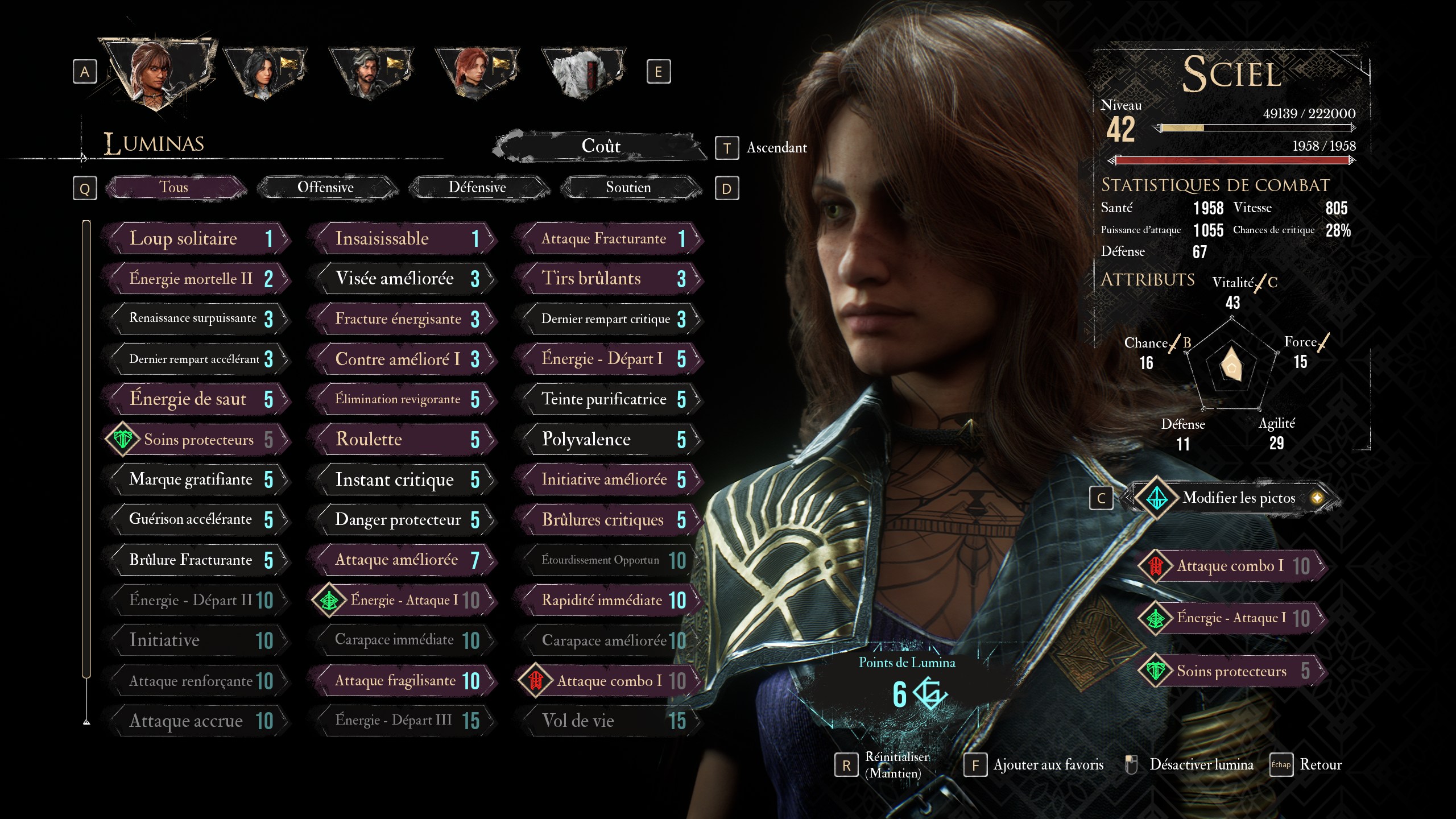1456x819 pixels.
Task: Select the Défensive category tab
Action: pyautogui.click(x=477, y=188)
